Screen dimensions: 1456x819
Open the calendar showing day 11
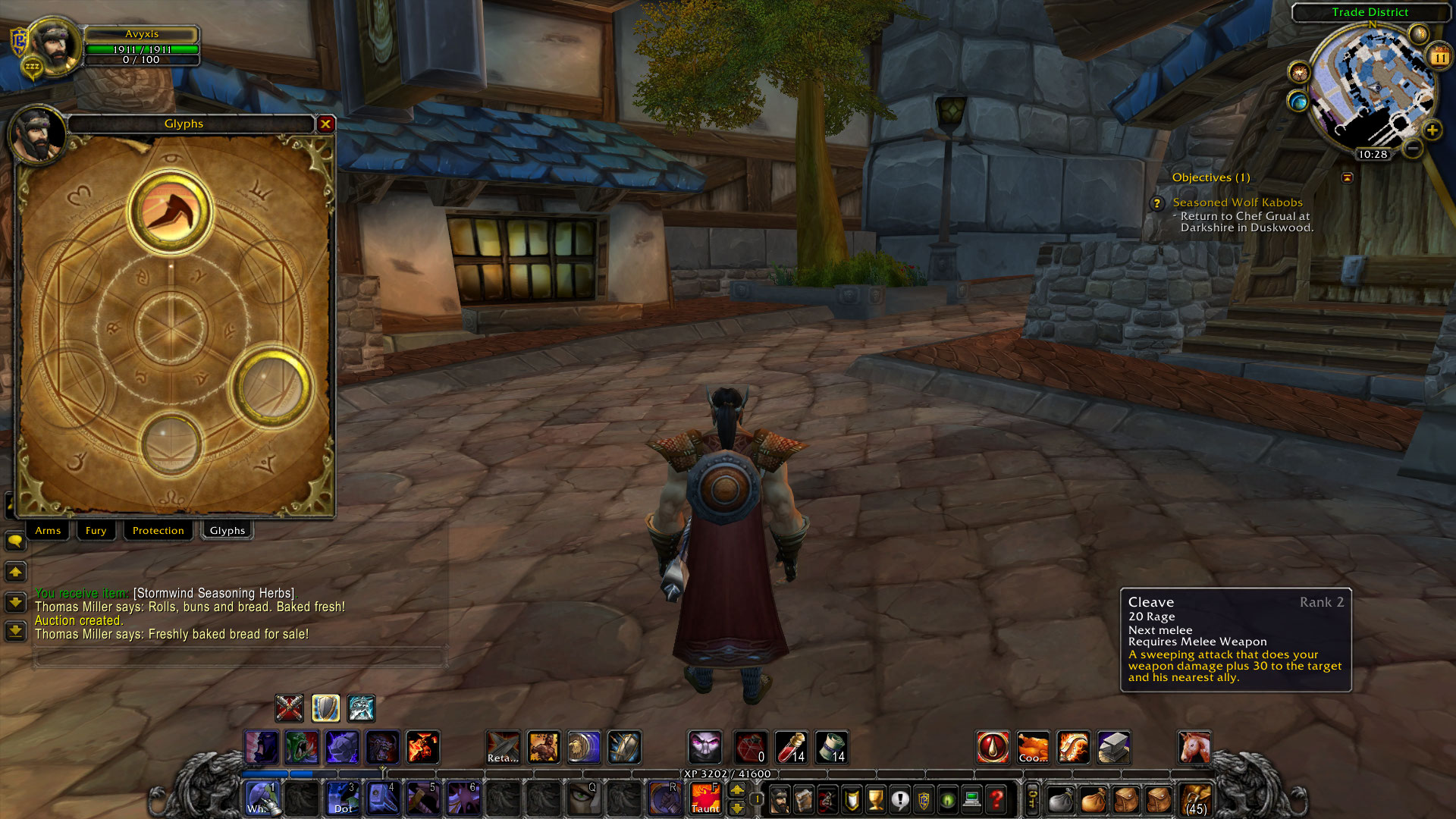coord(1440,57)
